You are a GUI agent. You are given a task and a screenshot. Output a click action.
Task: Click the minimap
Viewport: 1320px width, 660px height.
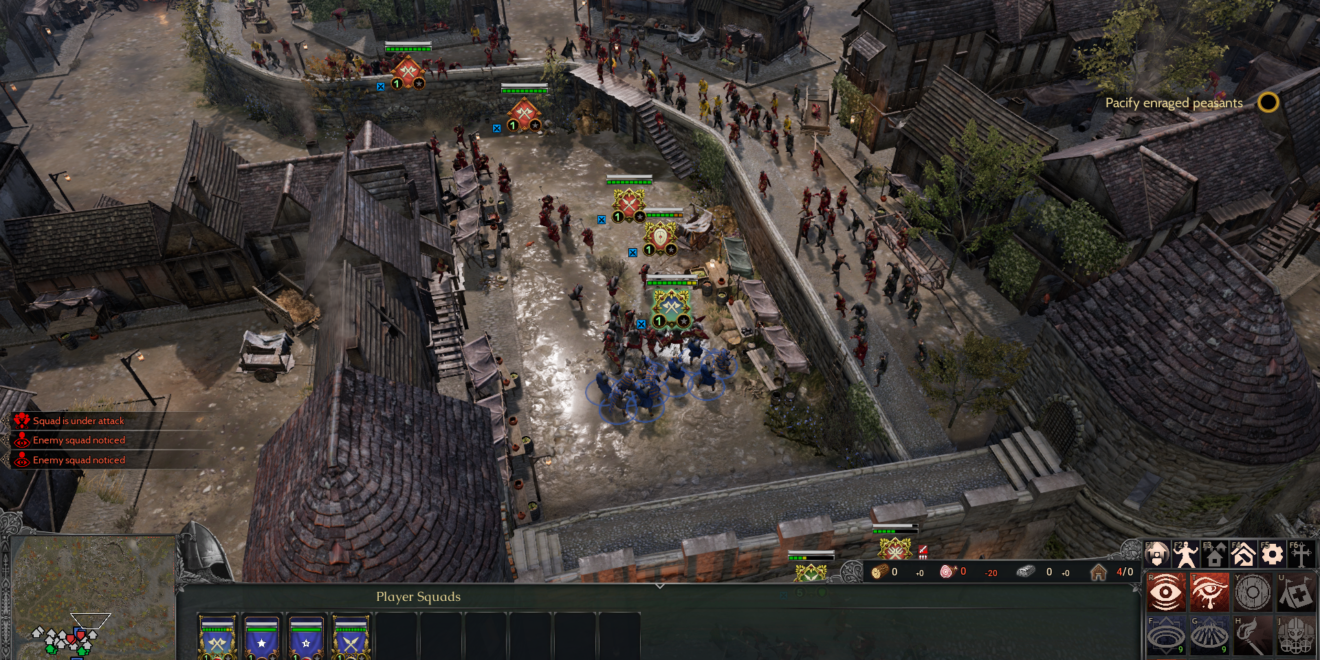click(x=88, y=598)
